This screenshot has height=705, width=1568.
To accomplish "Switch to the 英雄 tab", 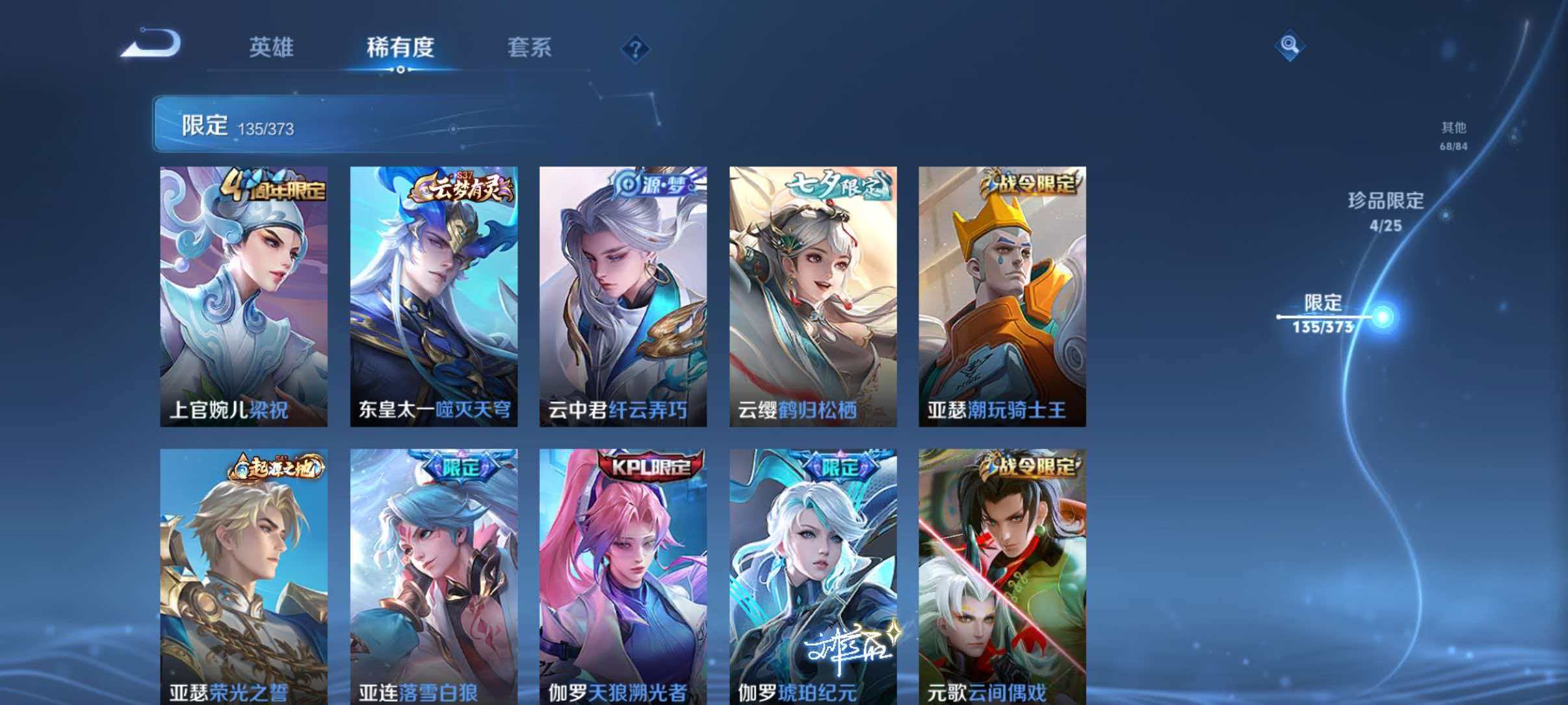I will pos(271,47).
